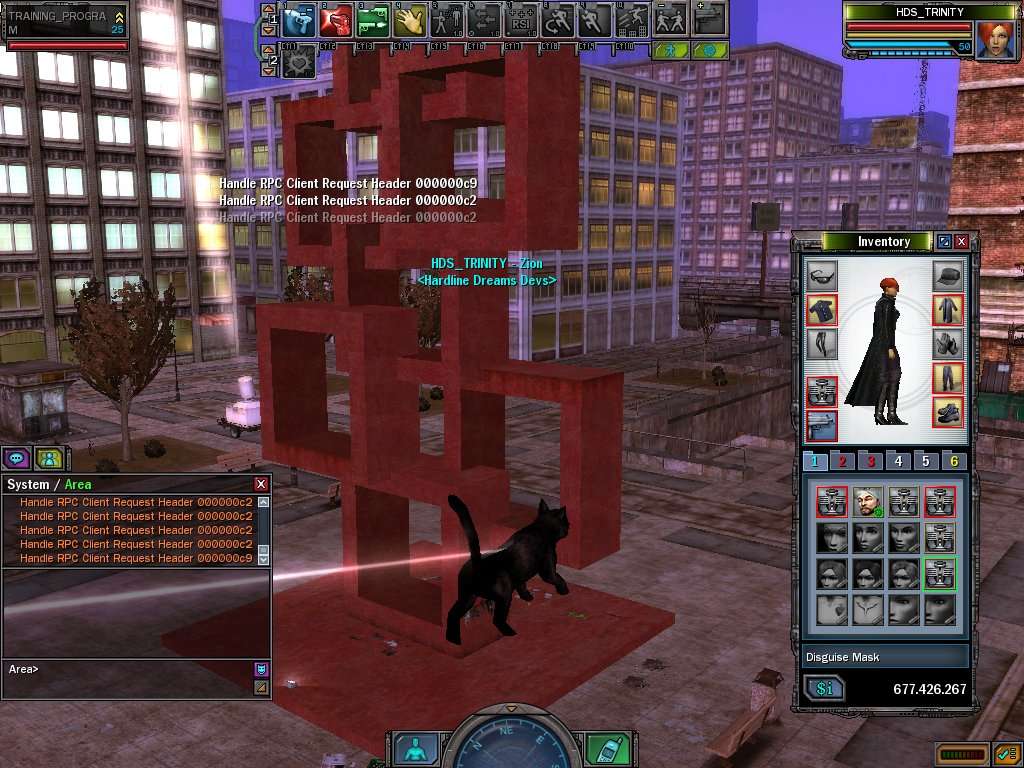Select the green rifle ability slot
This screenshot has height=768, width=1024.
[372, 19]
